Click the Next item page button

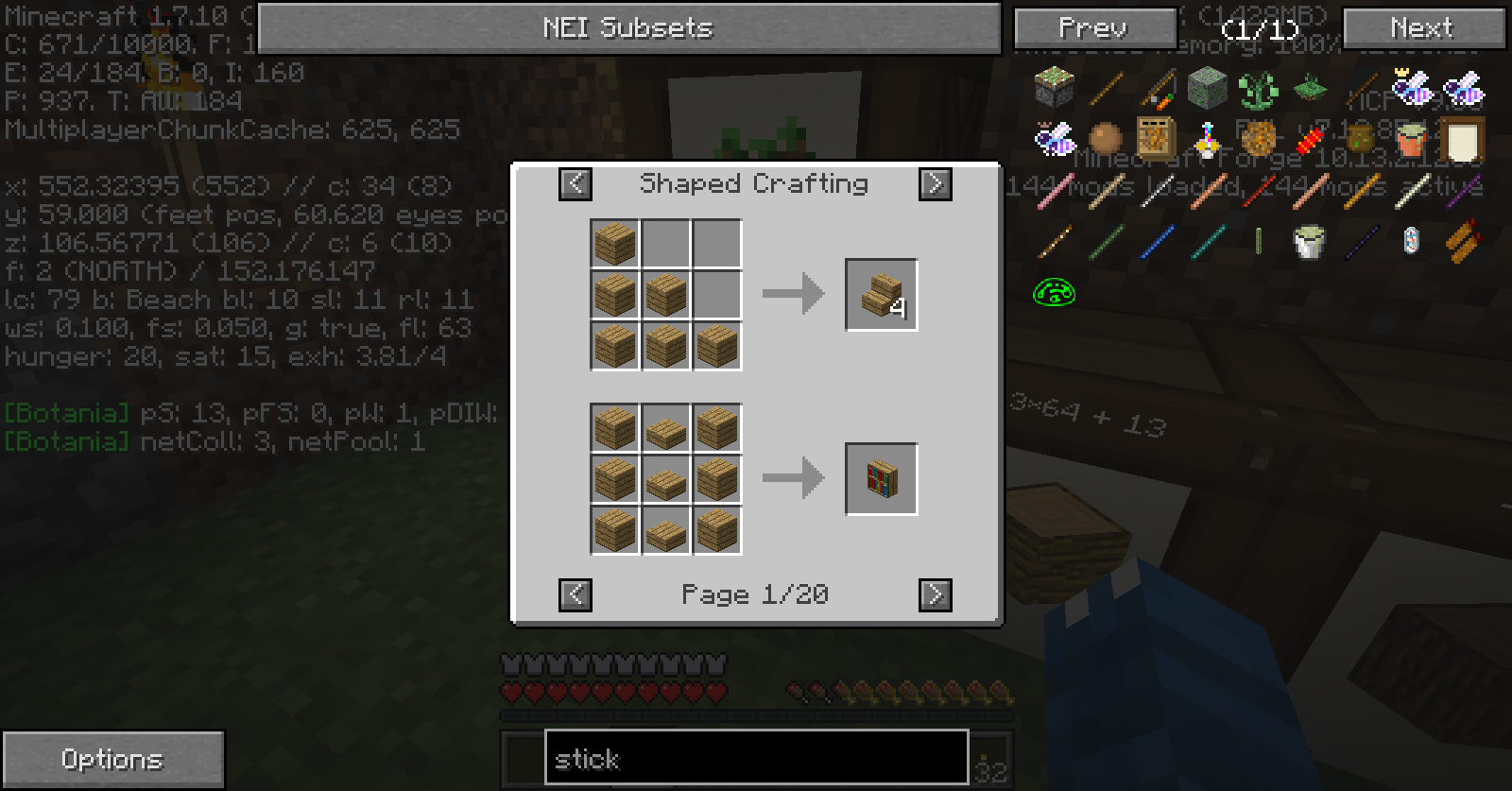tap(1422, 28)
